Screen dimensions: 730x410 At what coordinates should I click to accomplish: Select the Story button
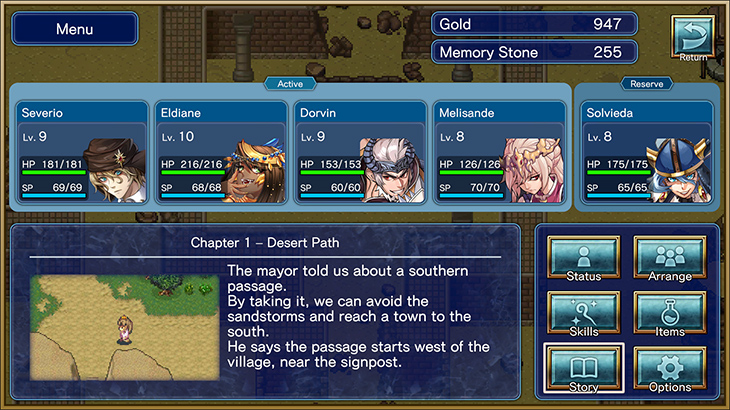tap(584, 369)
